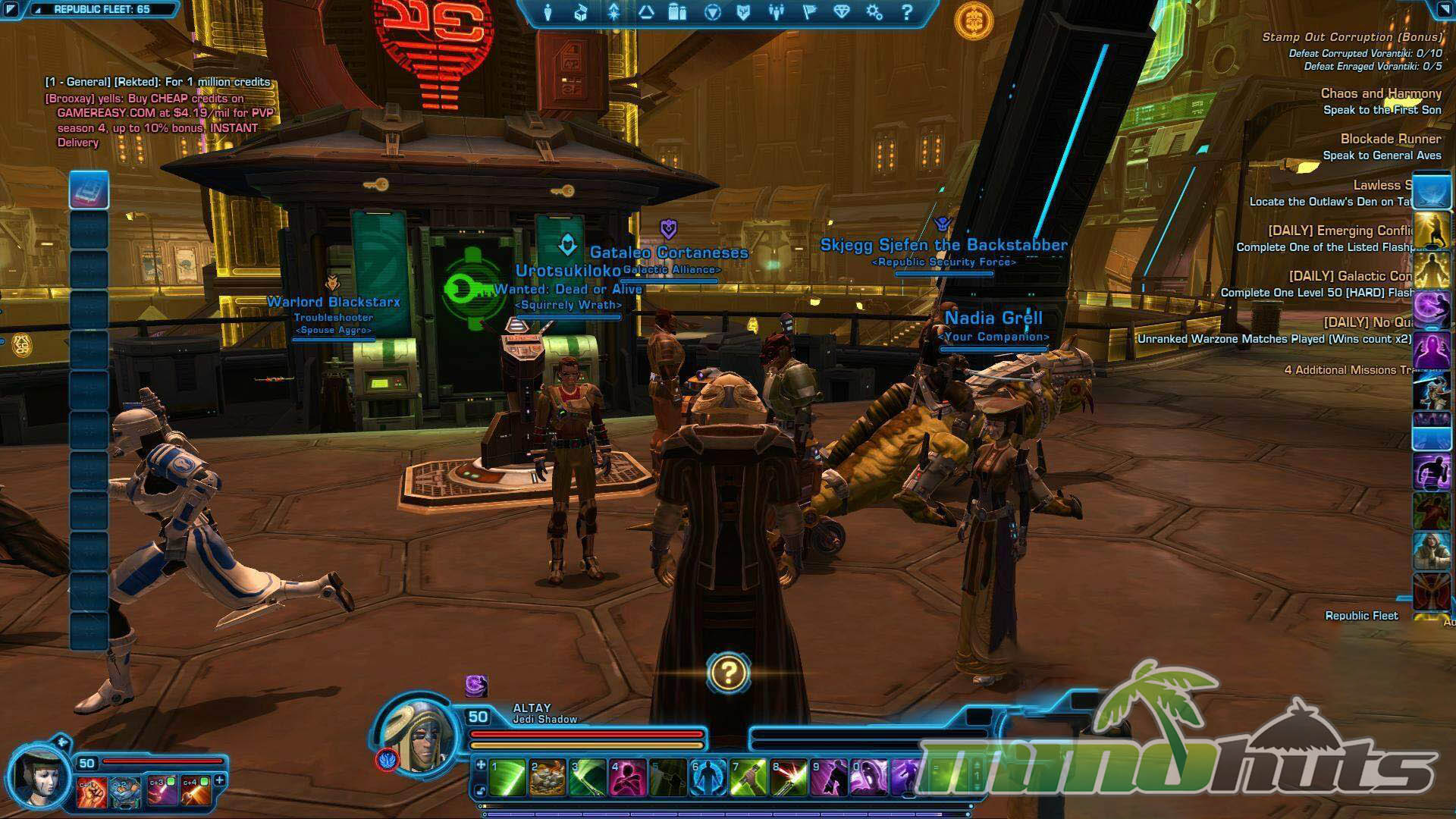Expand companion ability bar with plus button
The image size is (1456, 819).
[220, 780]
